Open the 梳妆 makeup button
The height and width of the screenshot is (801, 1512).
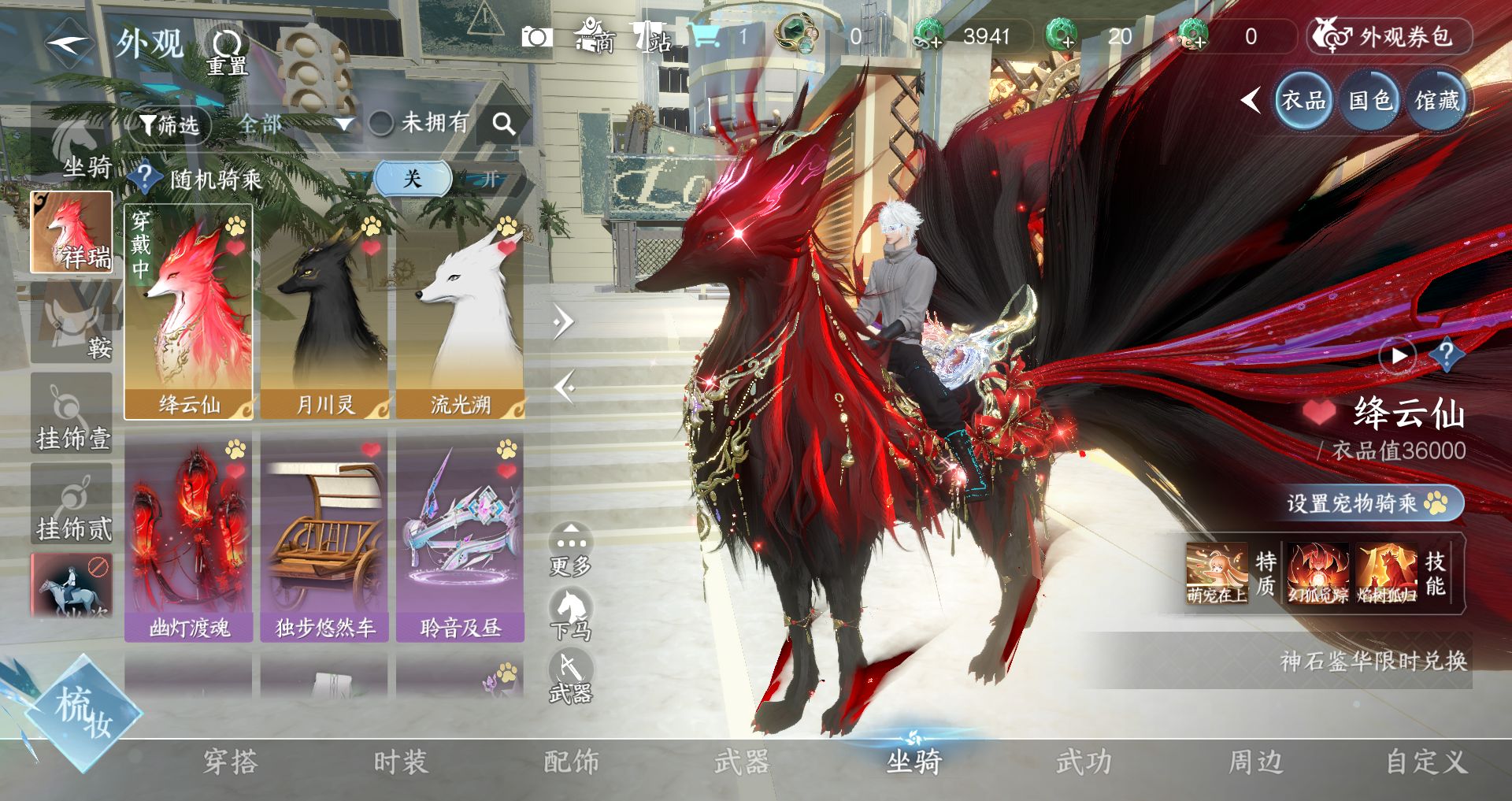coord(83,713)
